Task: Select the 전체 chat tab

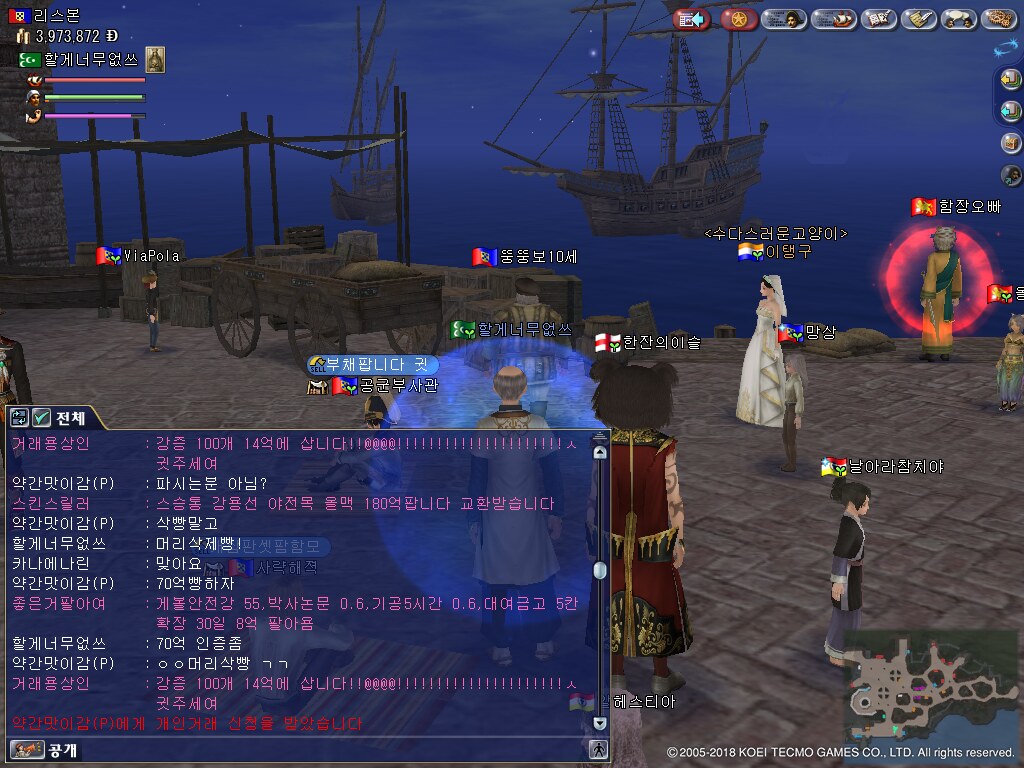Action: point(70,418)
